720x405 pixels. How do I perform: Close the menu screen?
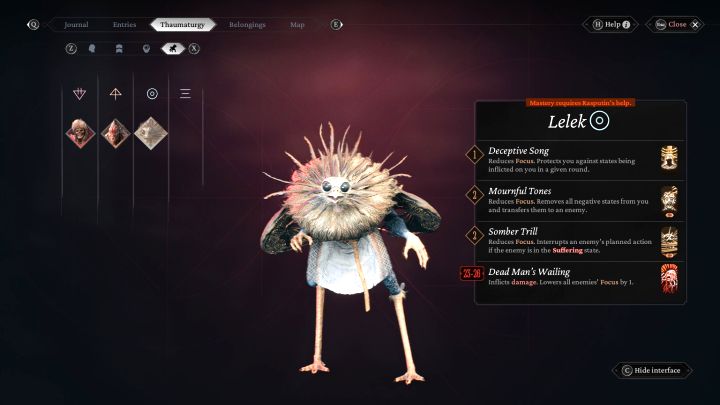pyautogui.click(x=677, y=24)
